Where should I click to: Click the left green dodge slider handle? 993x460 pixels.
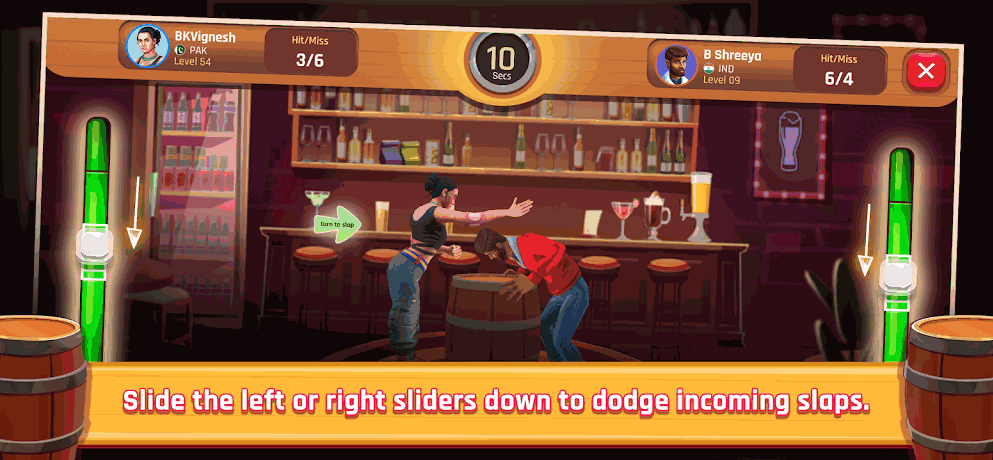click(95, 246)
